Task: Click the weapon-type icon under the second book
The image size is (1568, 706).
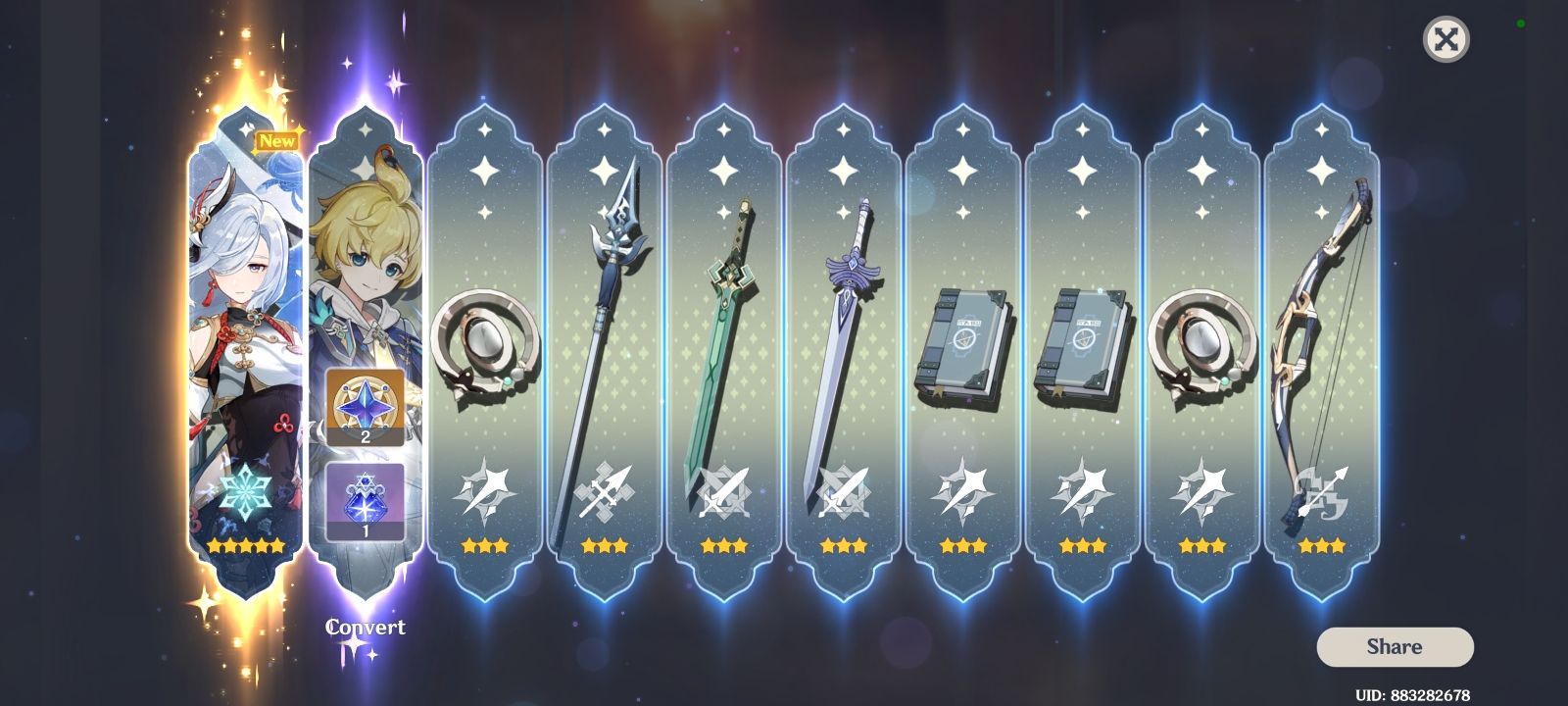Action: (1081, 487)
